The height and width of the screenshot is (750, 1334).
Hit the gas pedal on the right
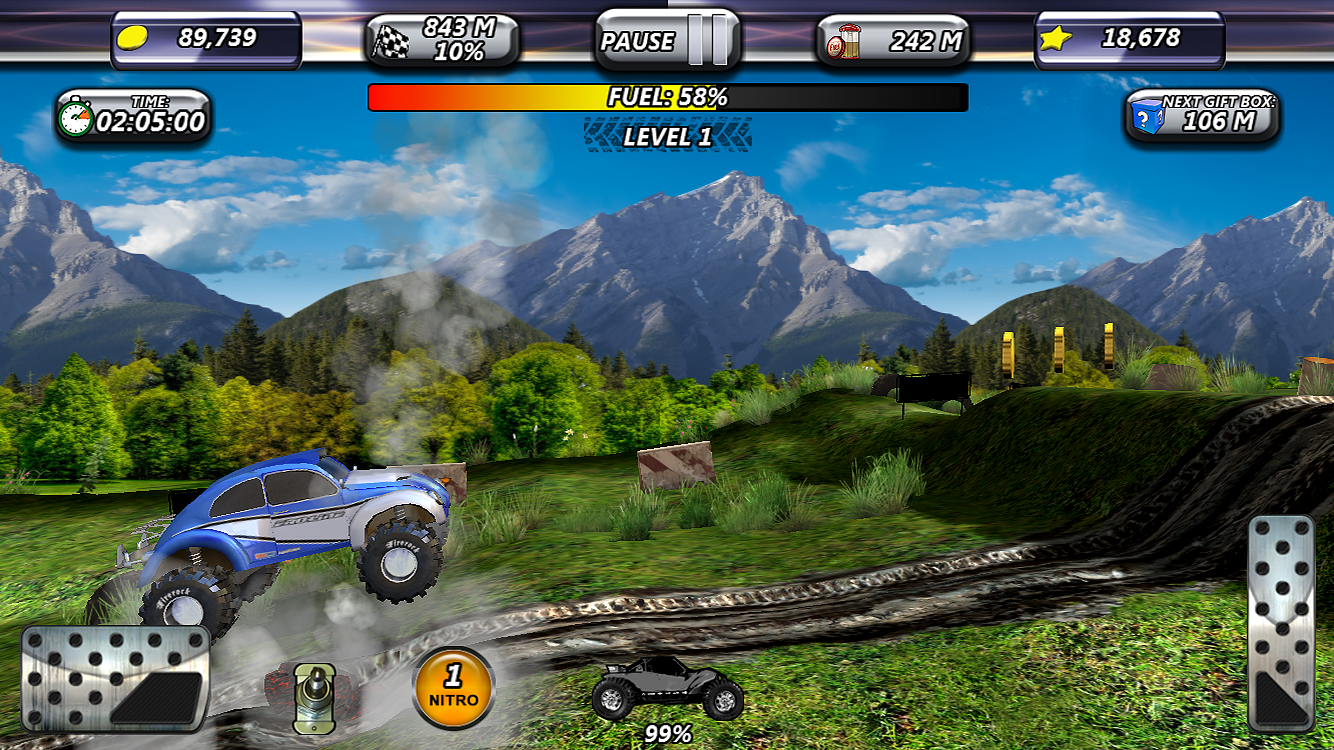click(1281, 624)
